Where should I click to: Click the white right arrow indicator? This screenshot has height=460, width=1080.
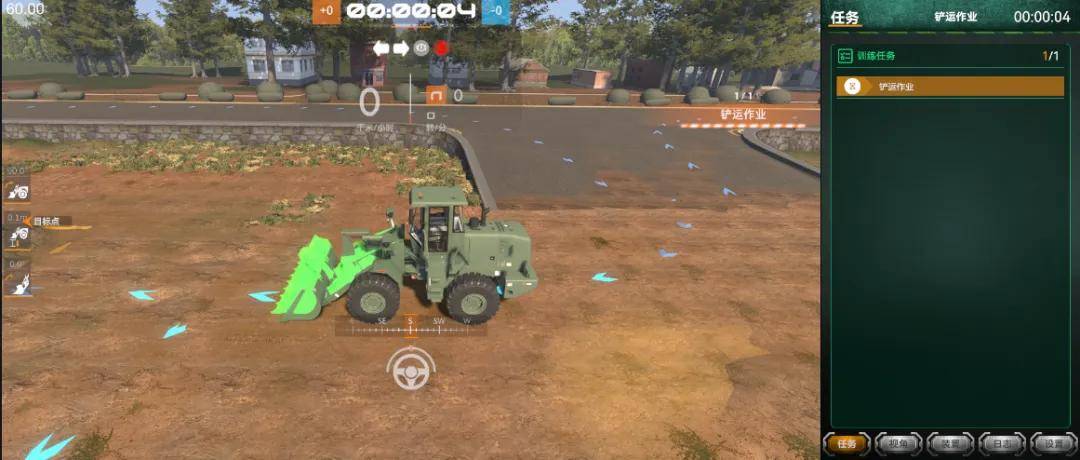point(401,48)
